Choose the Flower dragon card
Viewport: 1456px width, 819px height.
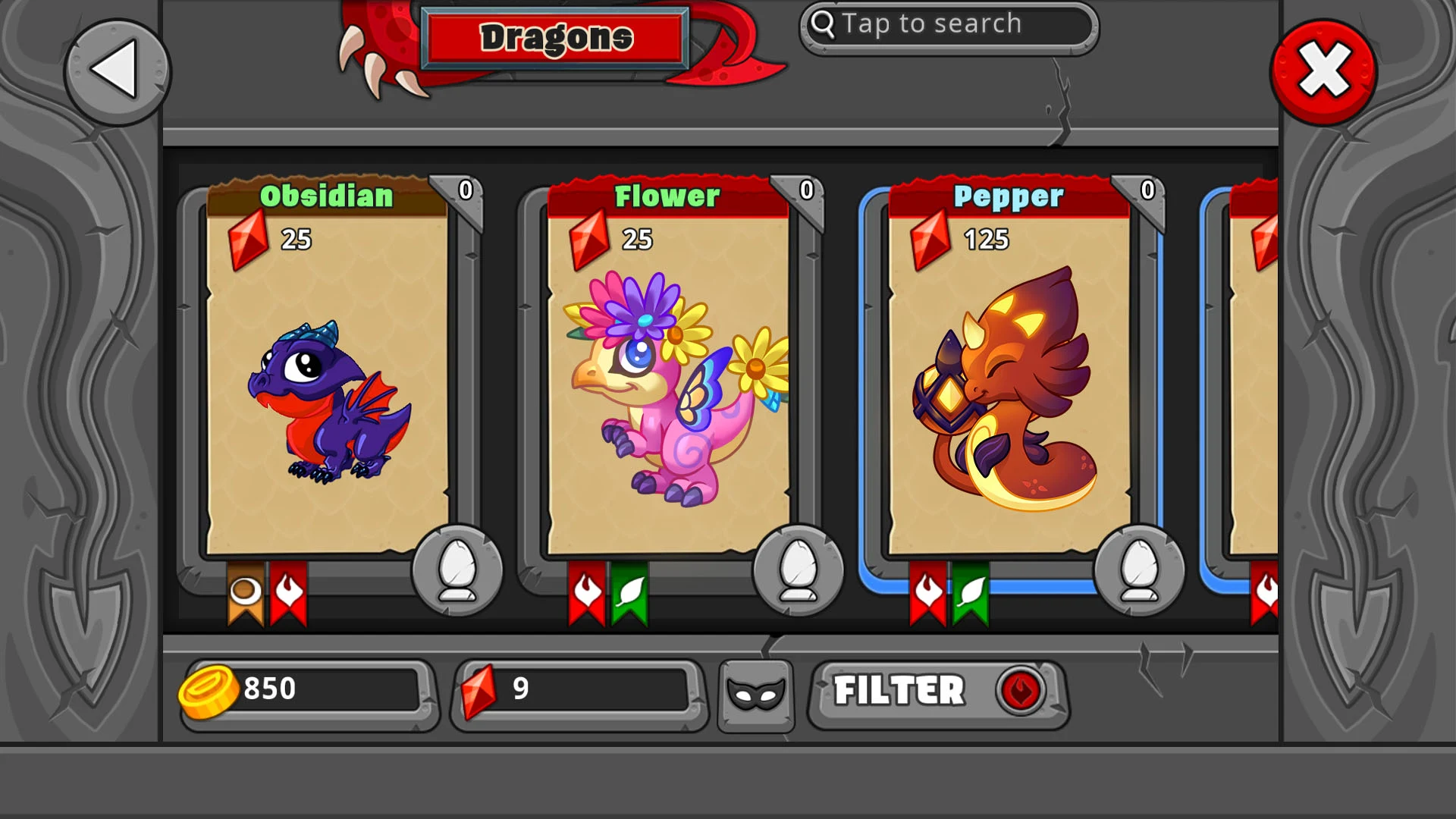point(668,379)
